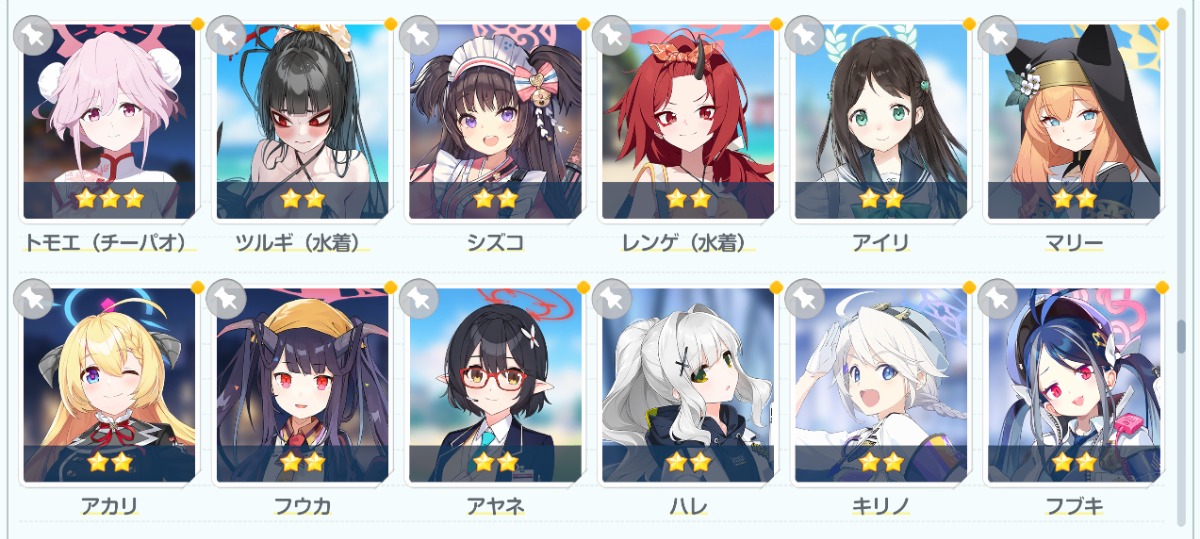This screenshot has height=539, width=1200.
Task: Select the アヤネ student card
Action: click(x=496, y=385)
